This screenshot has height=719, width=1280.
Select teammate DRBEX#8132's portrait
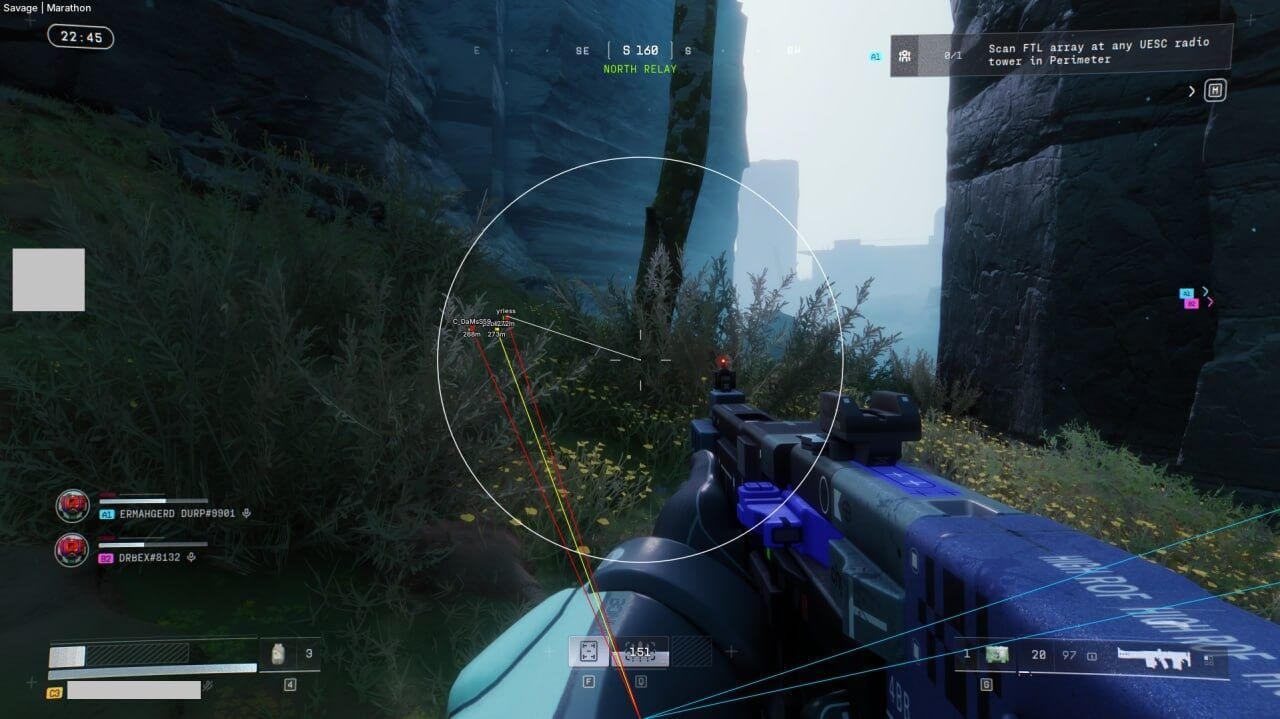[72, 549]
